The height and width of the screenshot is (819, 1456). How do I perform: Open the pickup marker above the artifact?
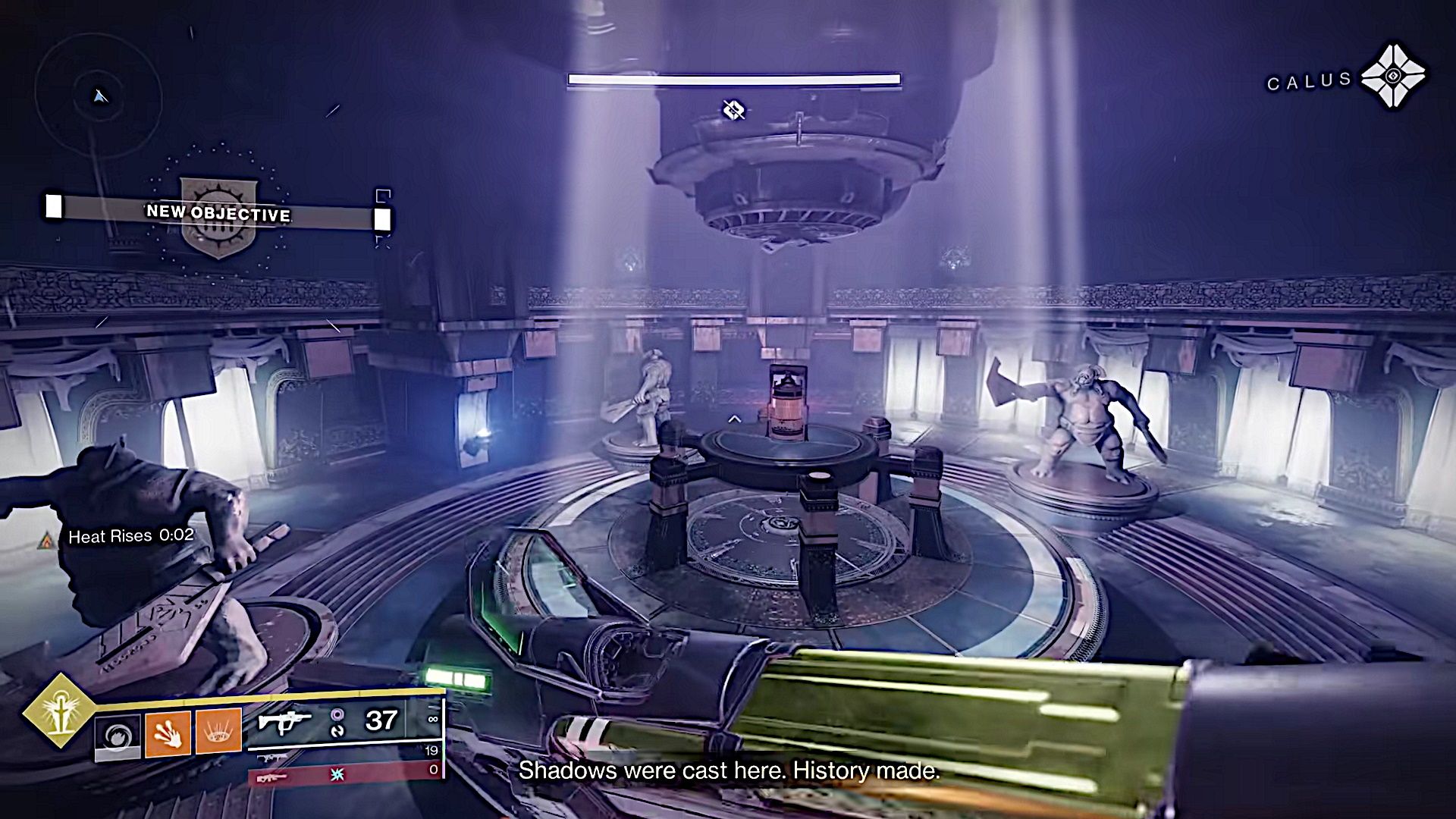tap(735, 109)
